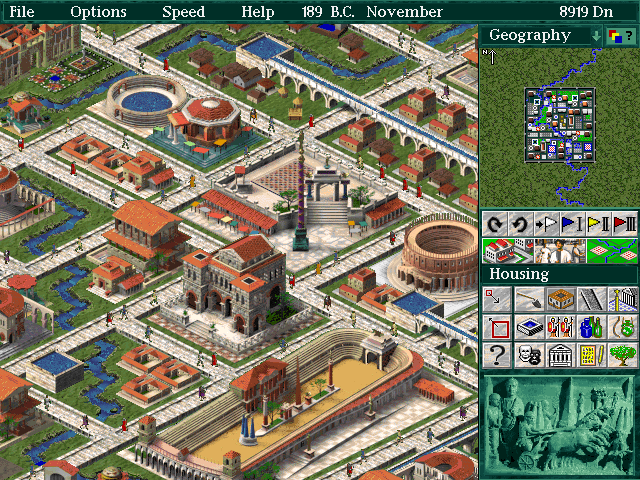Select the red flag III bookmark
This screenshot has height=480, width=640.
(623, 223)
